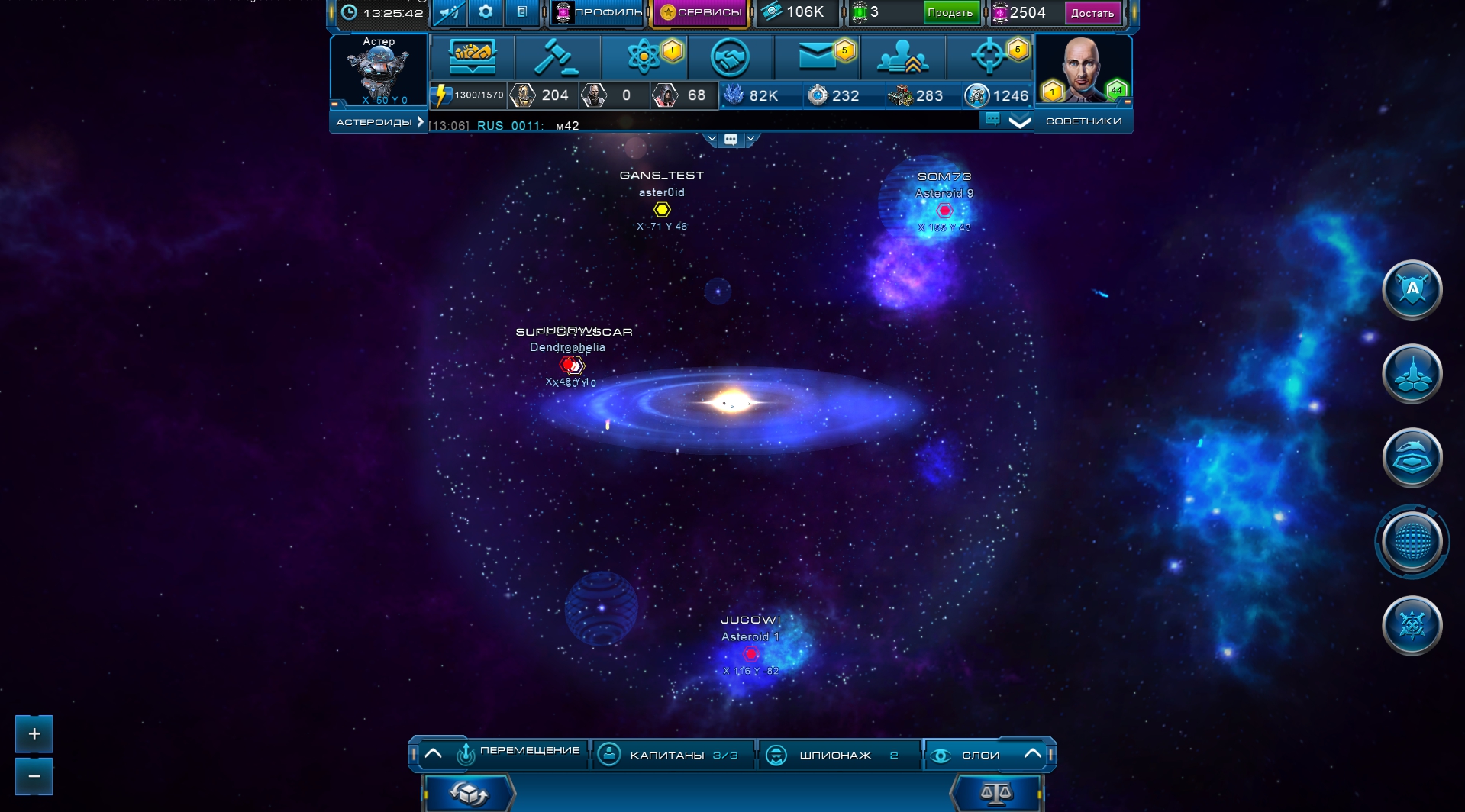The width and height of the screenshot is (1465, 812).
Task: Open the Советники panel
Action: [x=1083, y=121]
